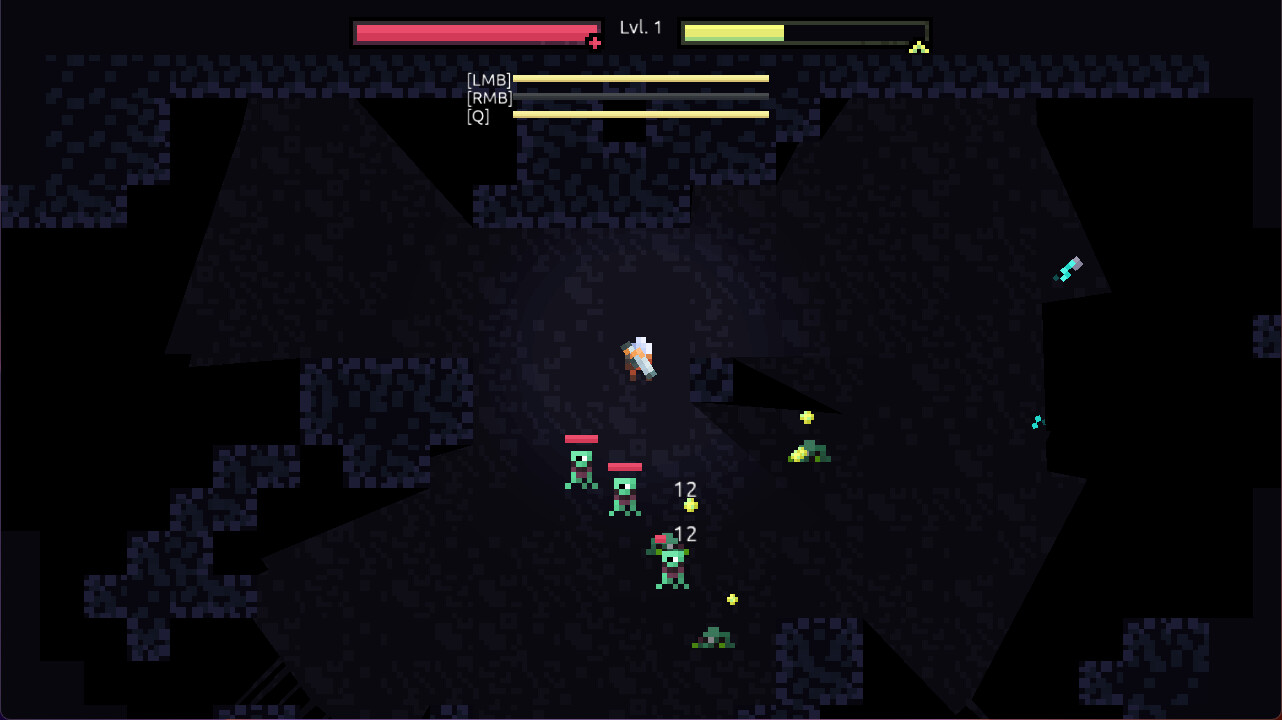
Task: Click the [LMB] ability cooldown bar
Action: (x=640, y=78)
